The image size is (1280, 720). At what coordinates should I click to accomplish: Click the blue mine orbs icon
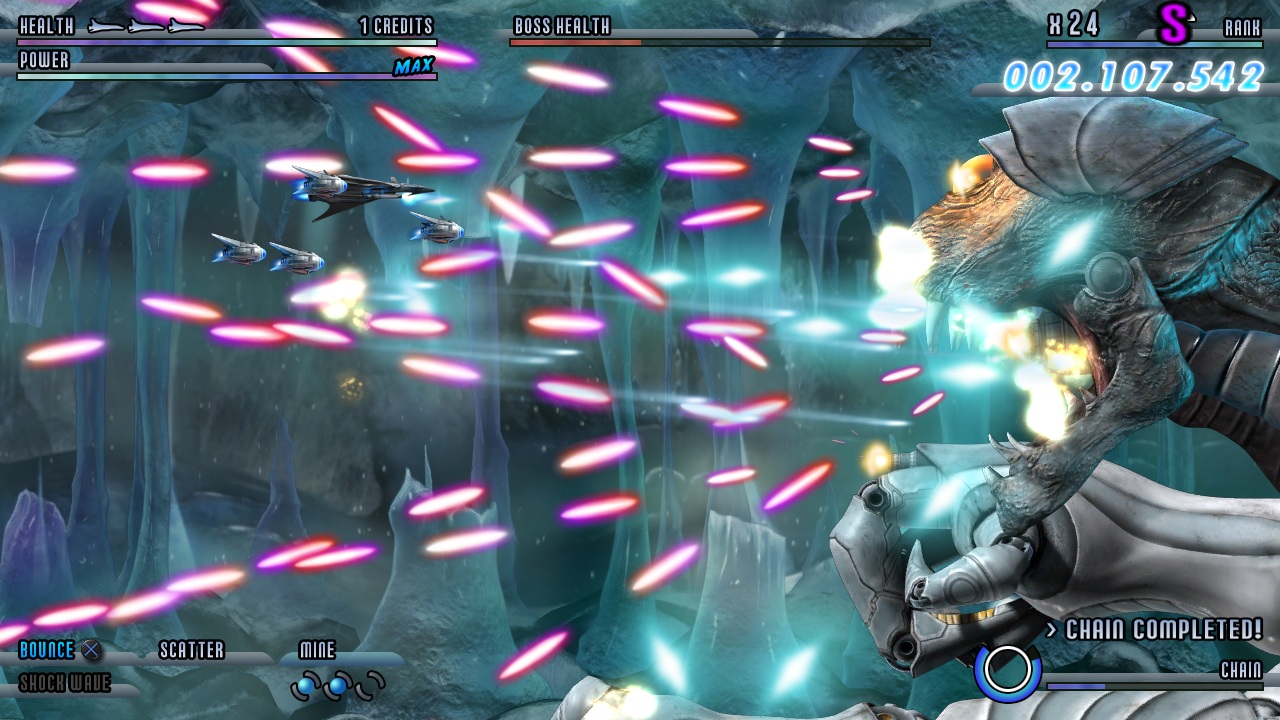[338, 686]
